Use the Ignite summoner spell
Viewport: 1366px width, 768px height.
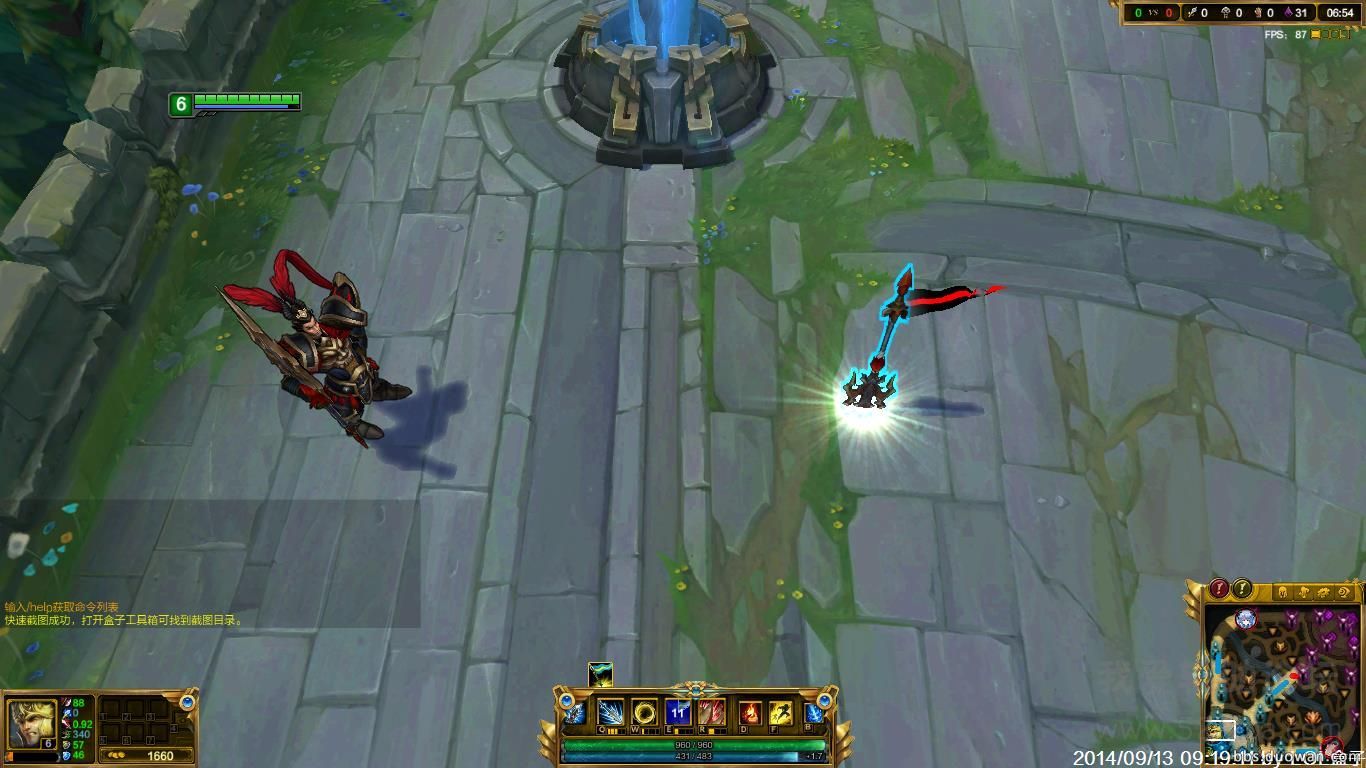tap(750, 713)
